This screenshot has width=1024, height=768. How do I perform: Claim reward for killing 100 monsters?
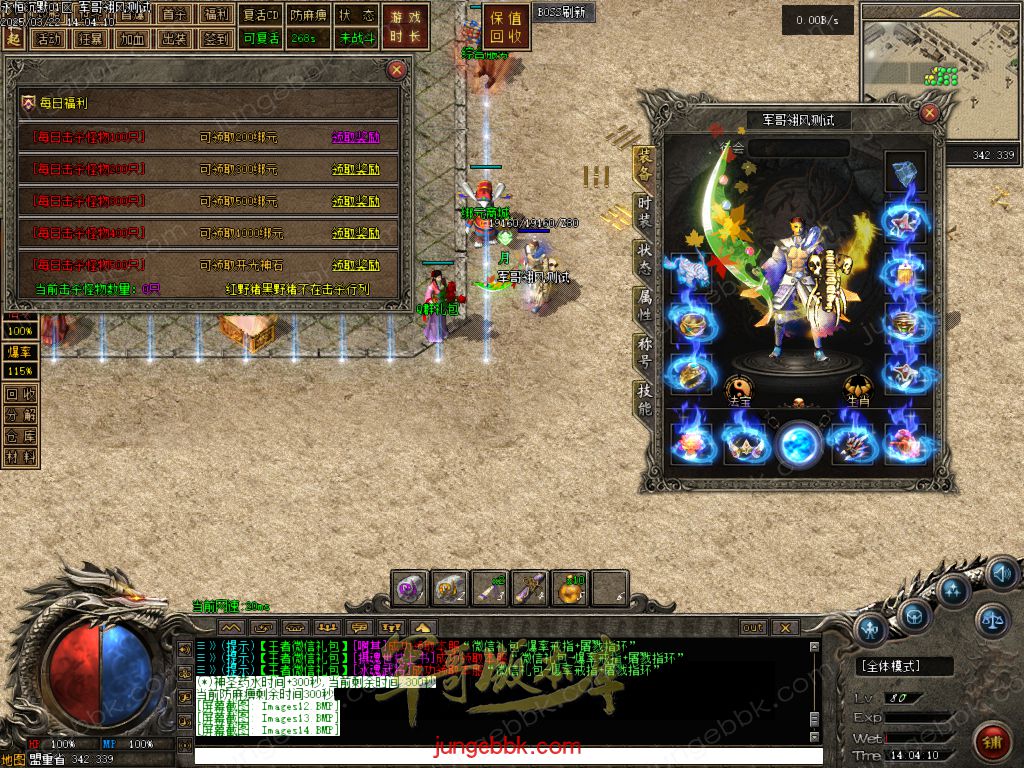tap(356, 138)
